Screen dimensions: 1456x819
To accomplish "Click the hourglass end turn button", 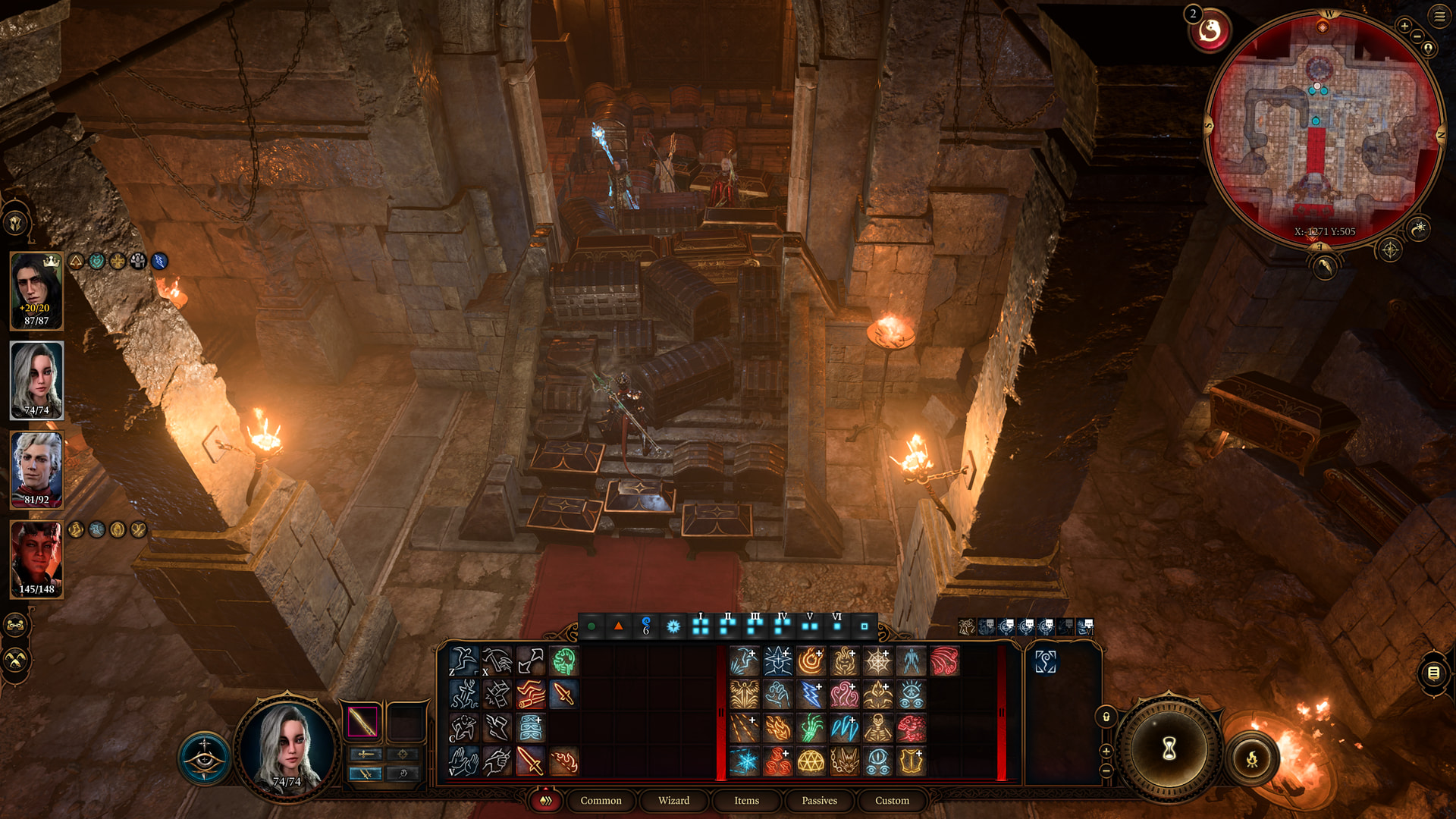I will click(1169, 749).
